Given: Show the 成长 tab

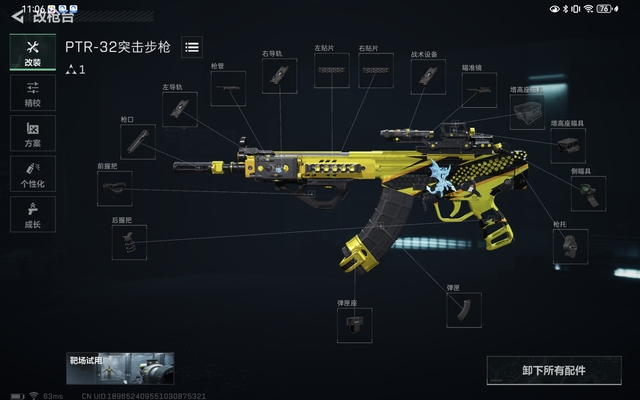Looking at the screenshot, I should coord(32,214).
